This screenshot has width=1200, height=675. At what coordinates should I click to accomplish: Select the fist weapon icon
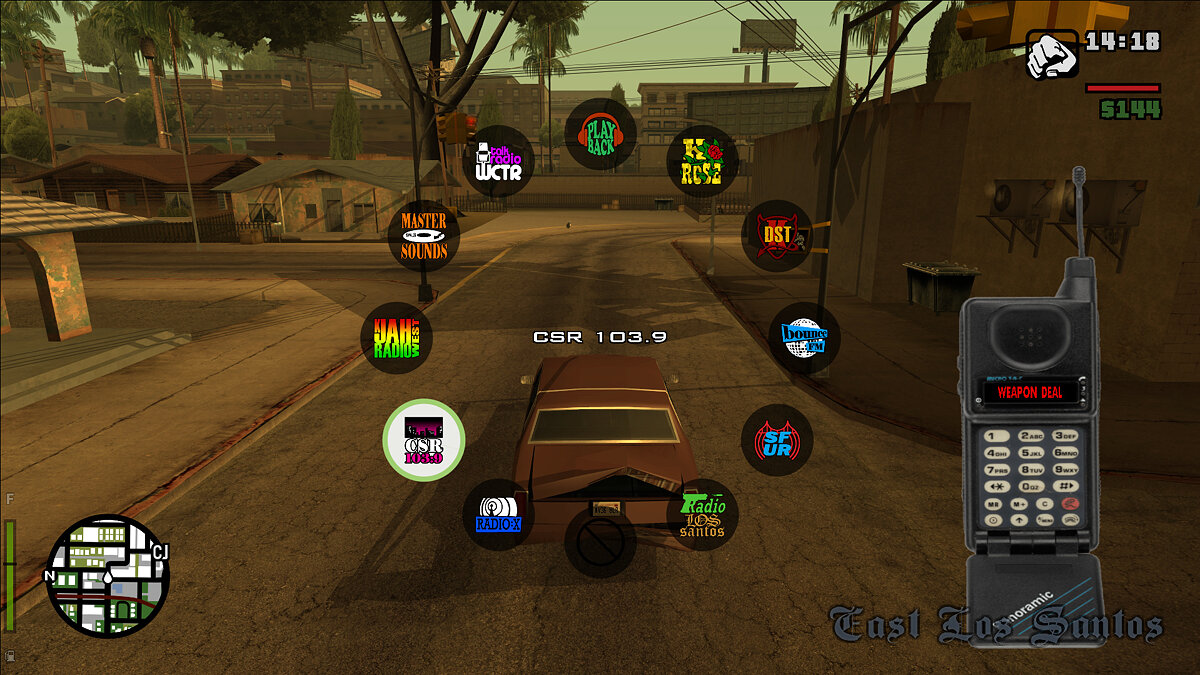(x=1051, y=54)
